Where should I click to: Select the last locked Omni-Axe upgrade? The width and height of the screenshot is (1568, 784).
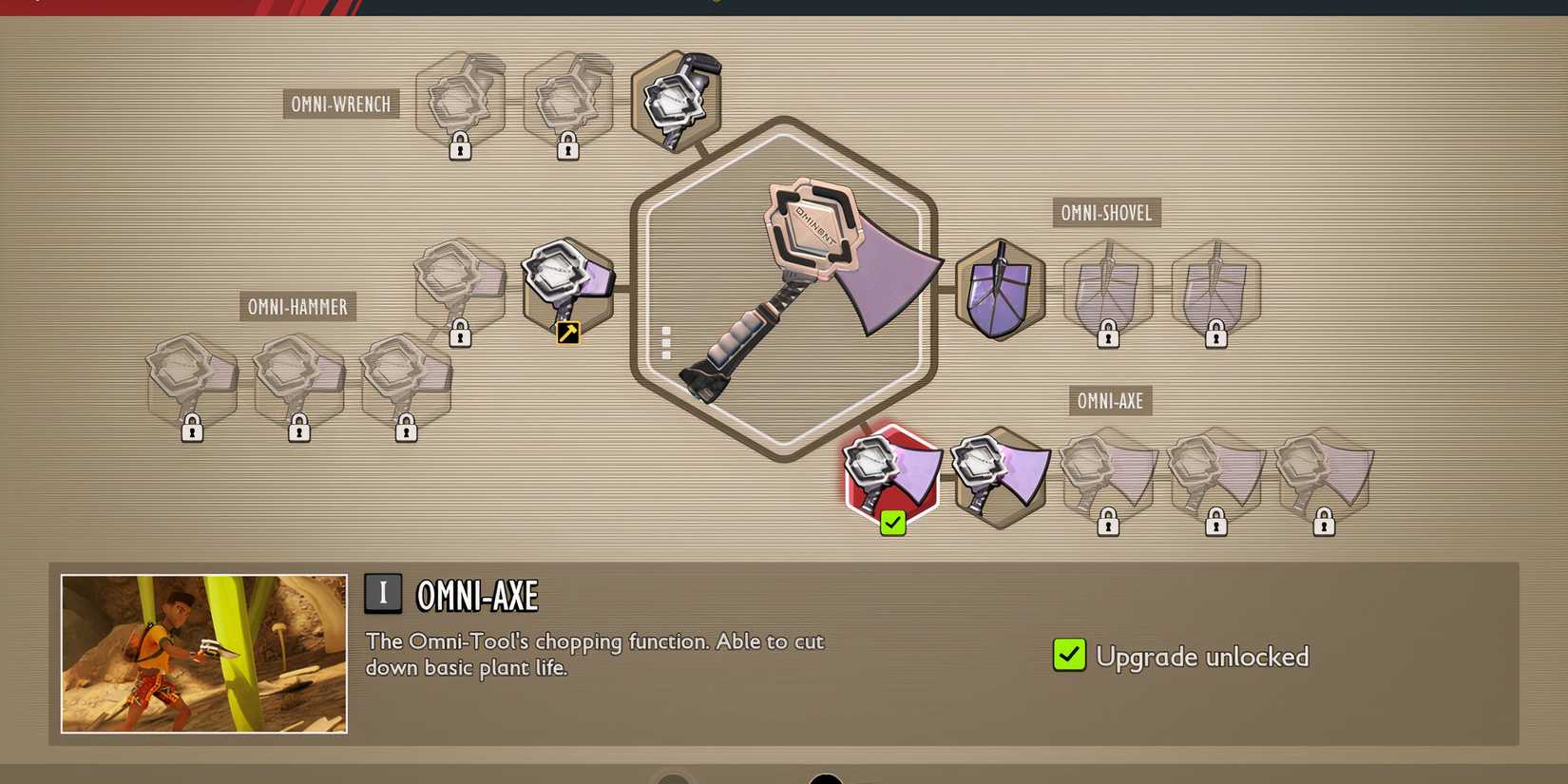point(1325,475)
